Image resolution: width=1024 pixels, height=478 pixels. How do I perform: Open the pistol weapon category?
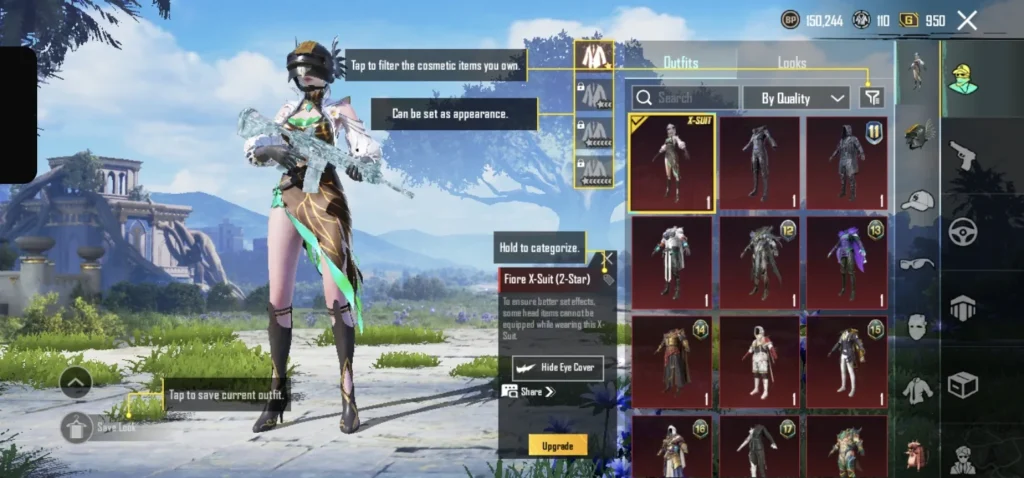[x=963, y=155]
